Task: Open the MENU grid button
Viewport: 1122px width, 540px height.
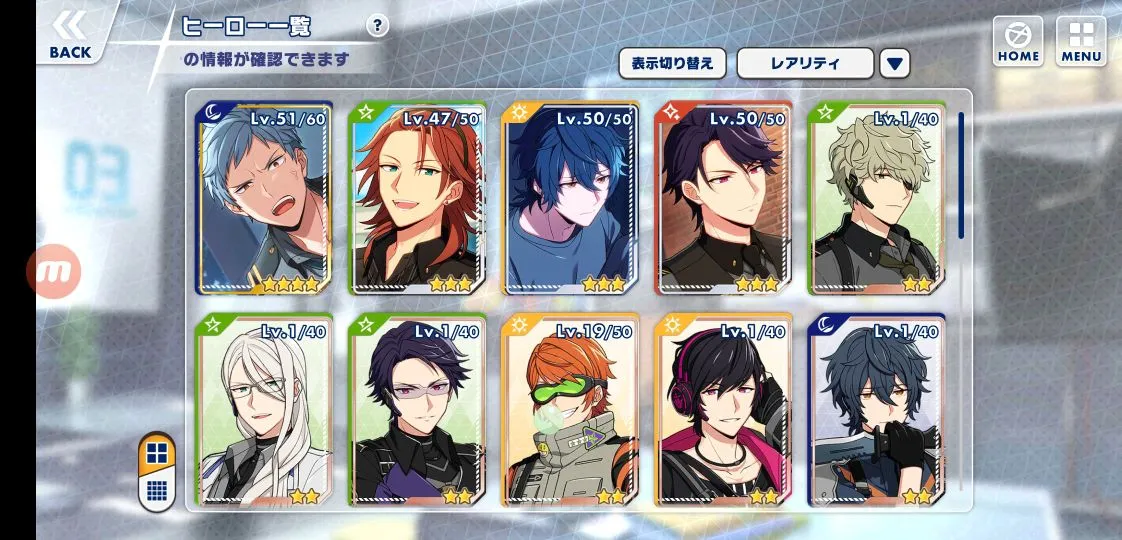Action: pos(1081,42)
